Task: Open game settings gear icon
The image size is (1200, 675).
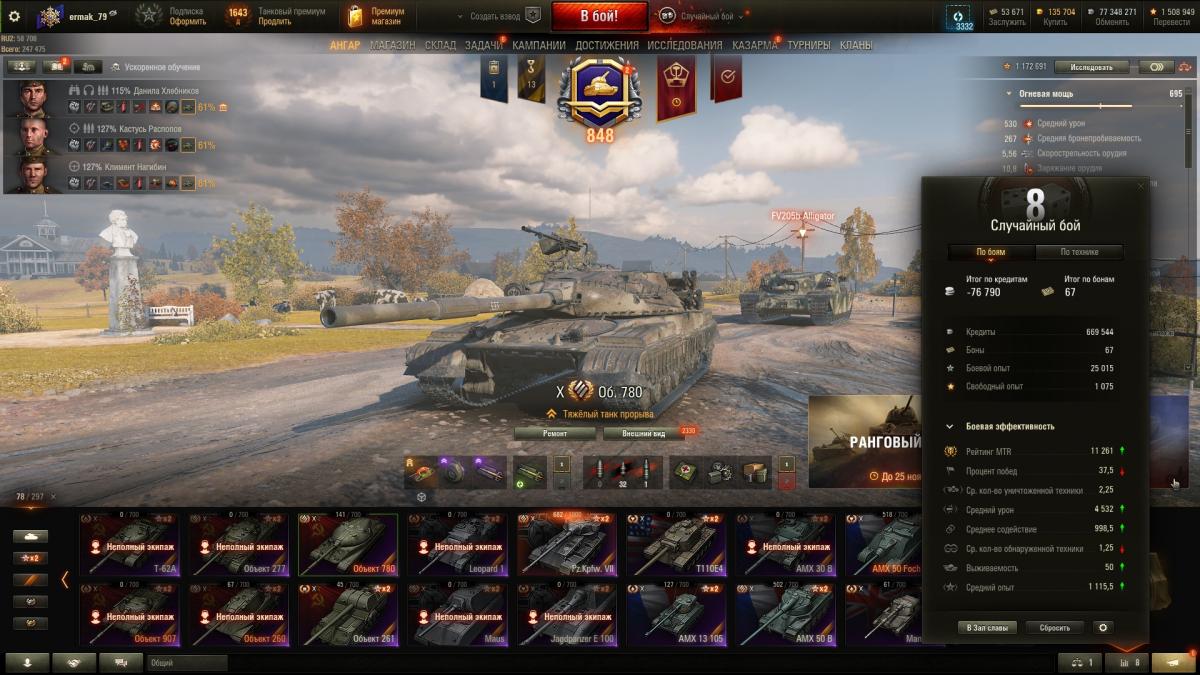Action: 14,16
